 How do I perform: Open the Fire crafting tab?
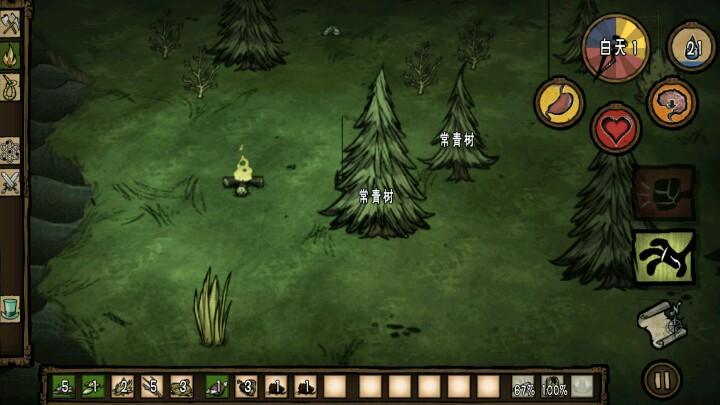(12, 53)
